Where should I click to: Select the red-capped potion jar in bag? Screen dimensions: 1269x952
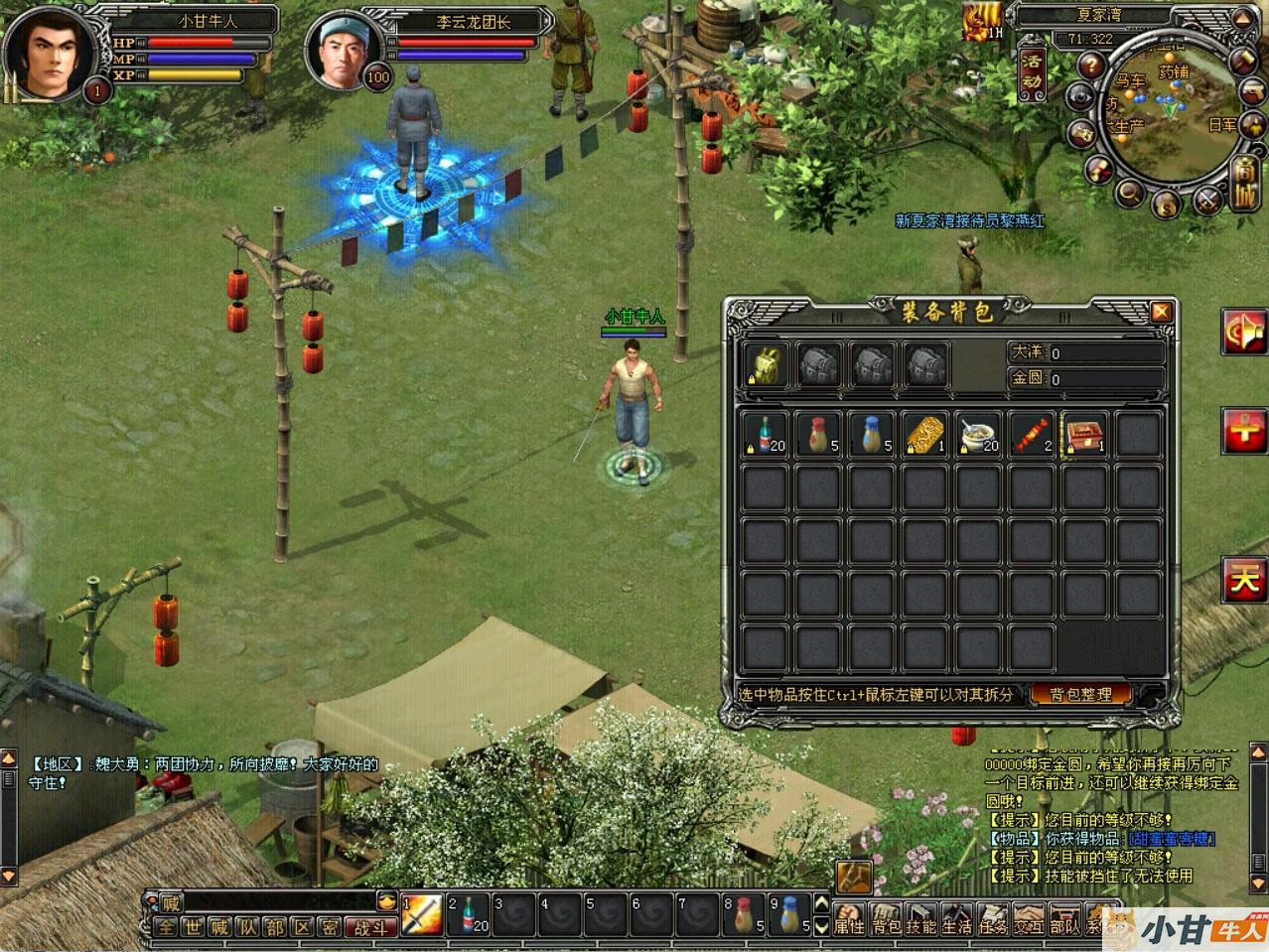pyautogui.click(x=818, y=435)
